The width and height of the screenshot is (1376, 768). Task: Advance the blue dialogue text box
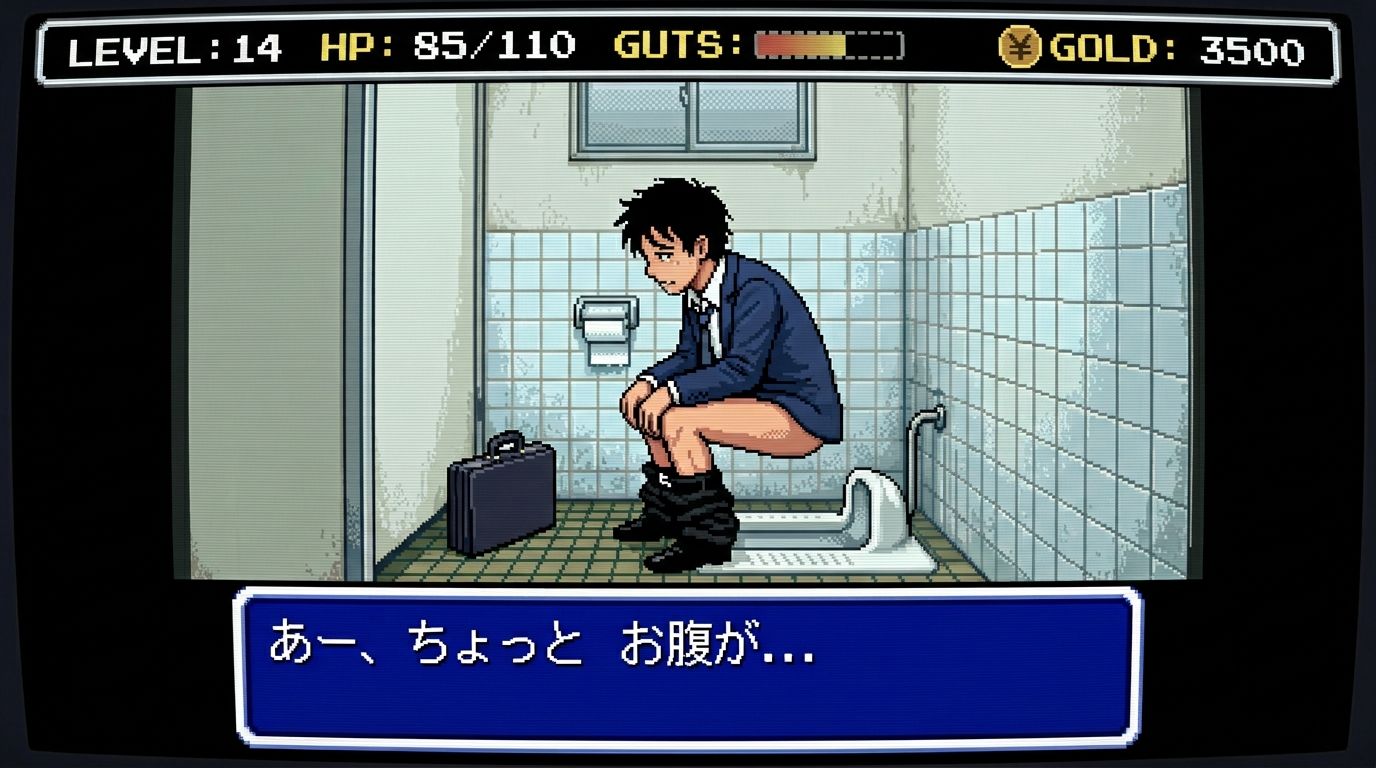click(688, 666)
